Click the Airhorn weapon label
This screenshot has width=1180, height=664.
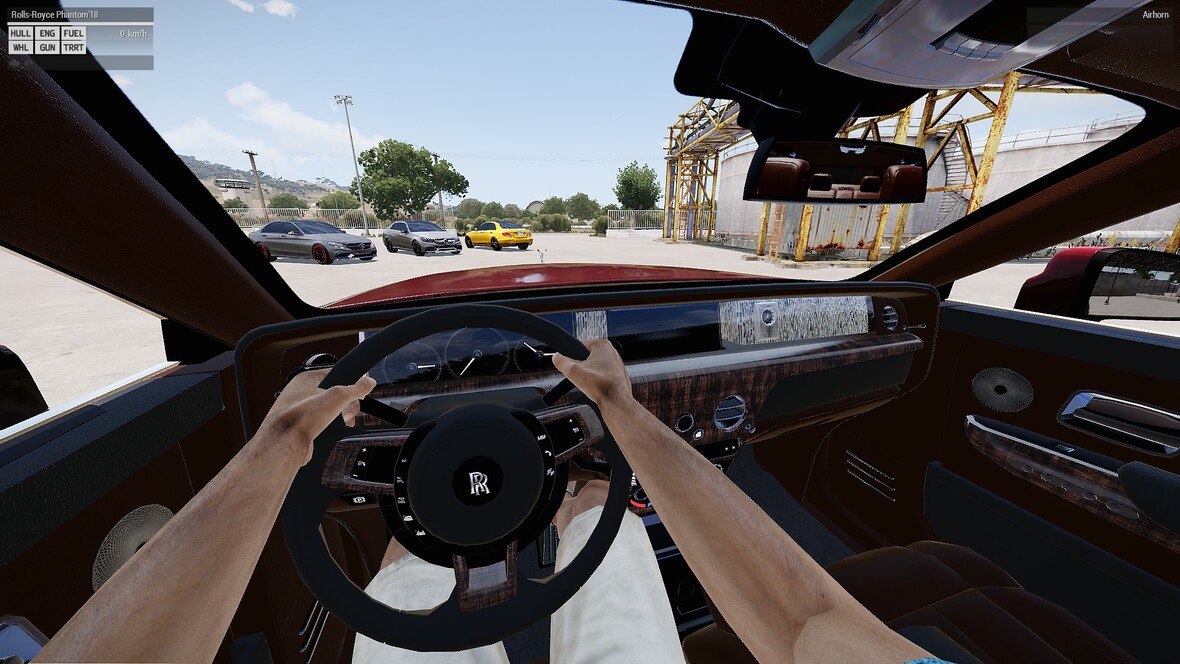1155,15
